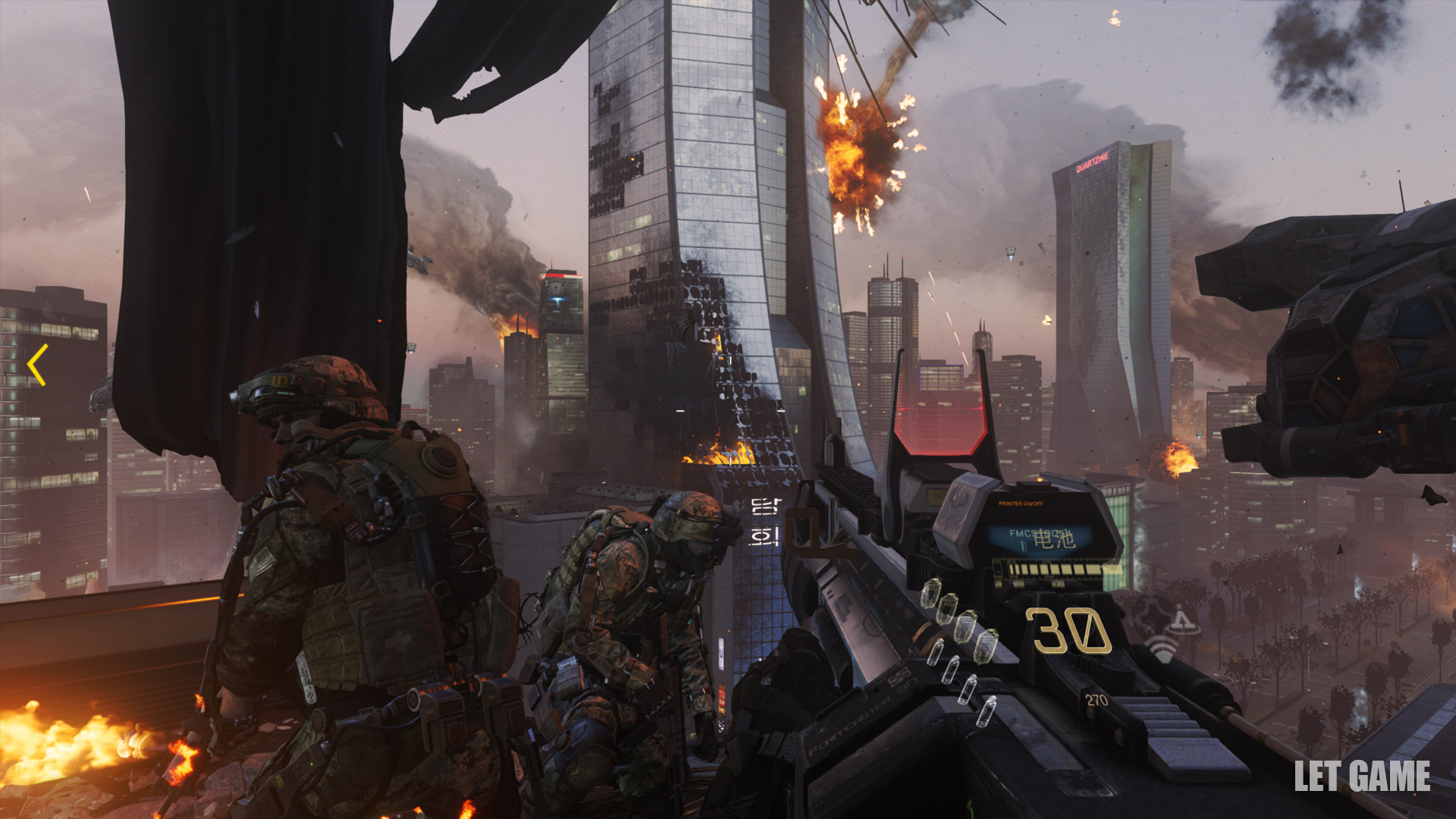Screen dimensions: 1456x819
Task: Go back with the yellow left arrow
Action: coord(37,365)
